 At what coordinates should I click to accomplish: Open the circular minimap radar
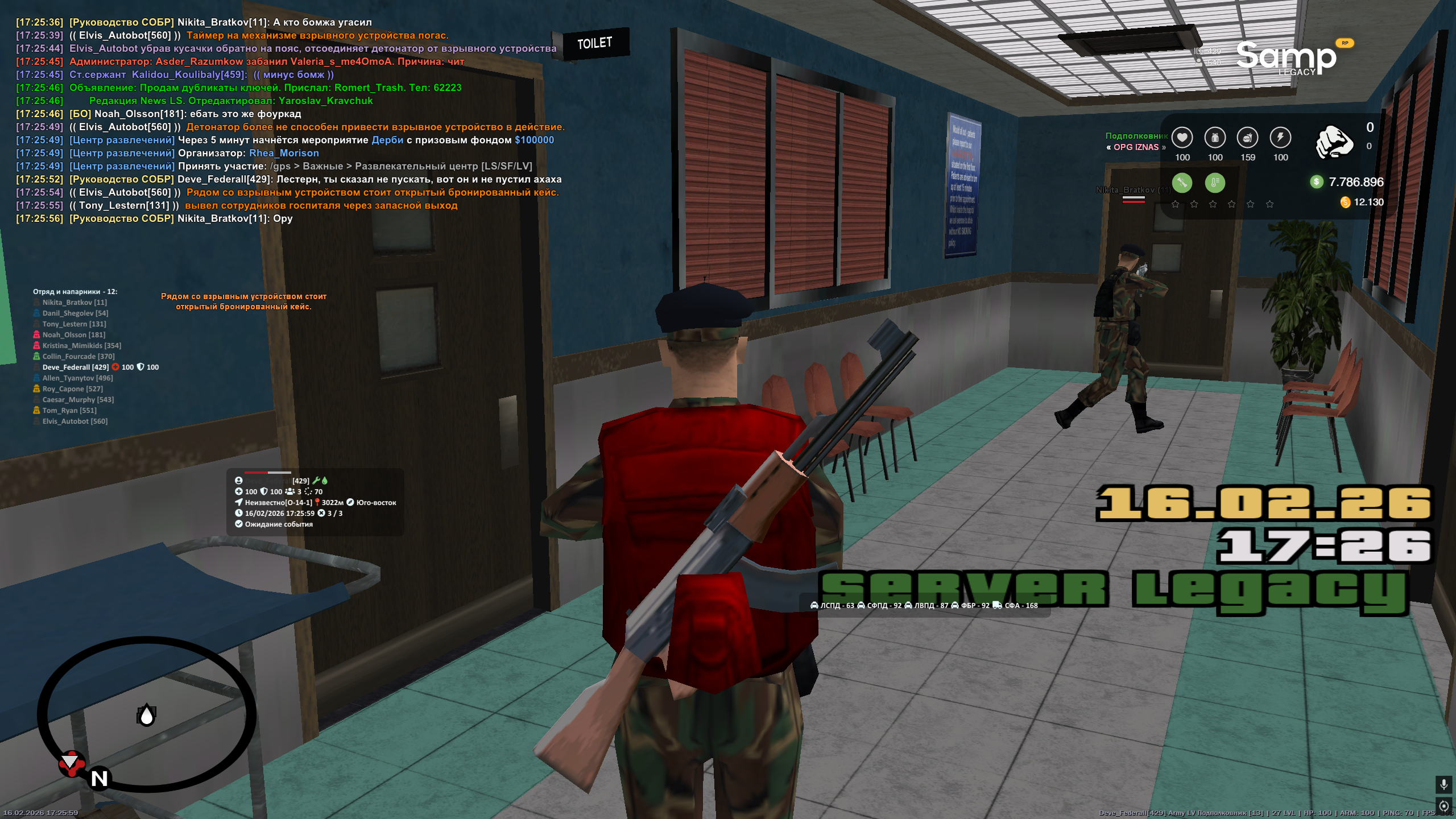coord(147,714)
